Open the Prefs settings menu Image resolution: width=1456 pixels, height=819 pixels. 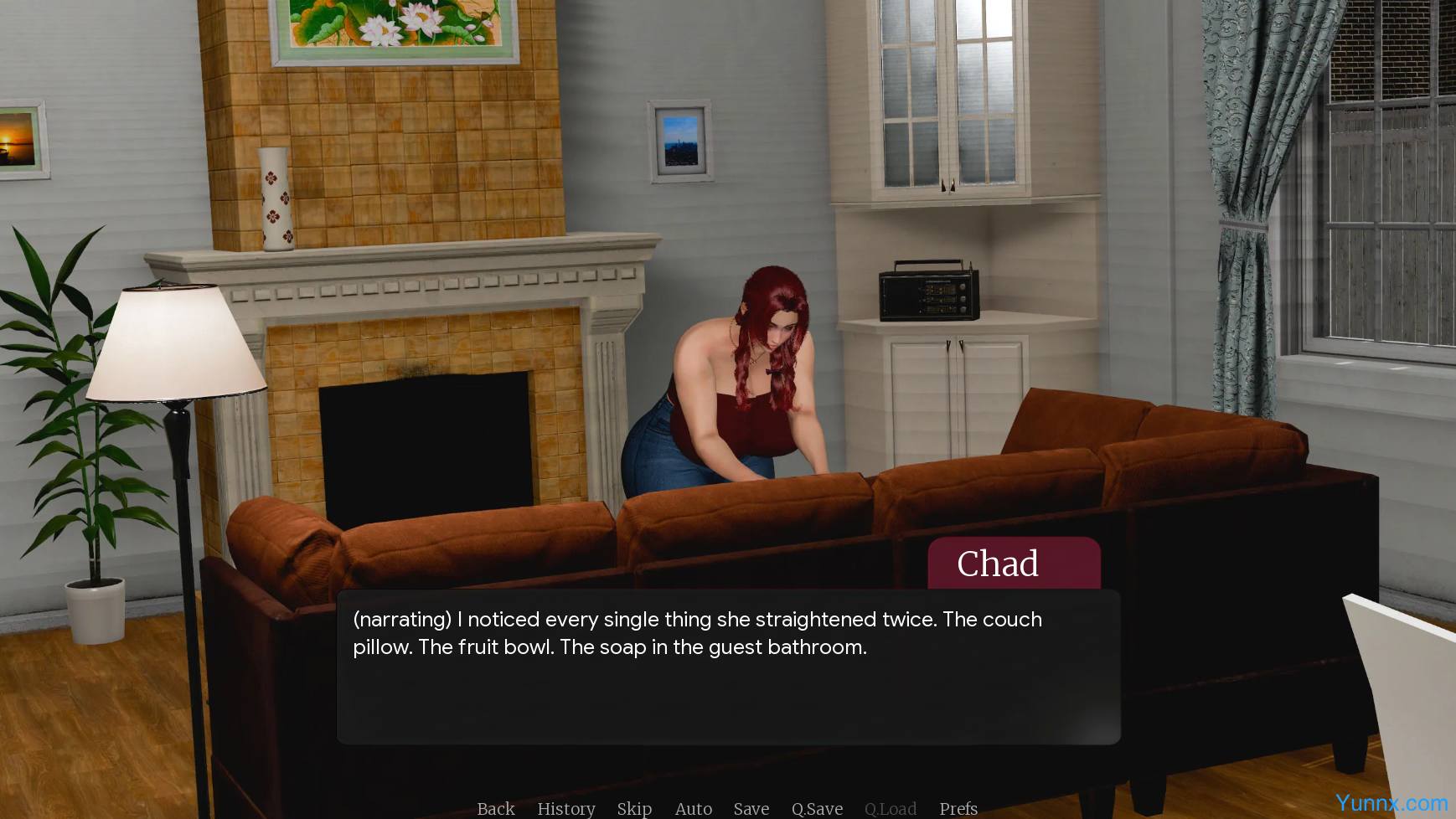958,808
